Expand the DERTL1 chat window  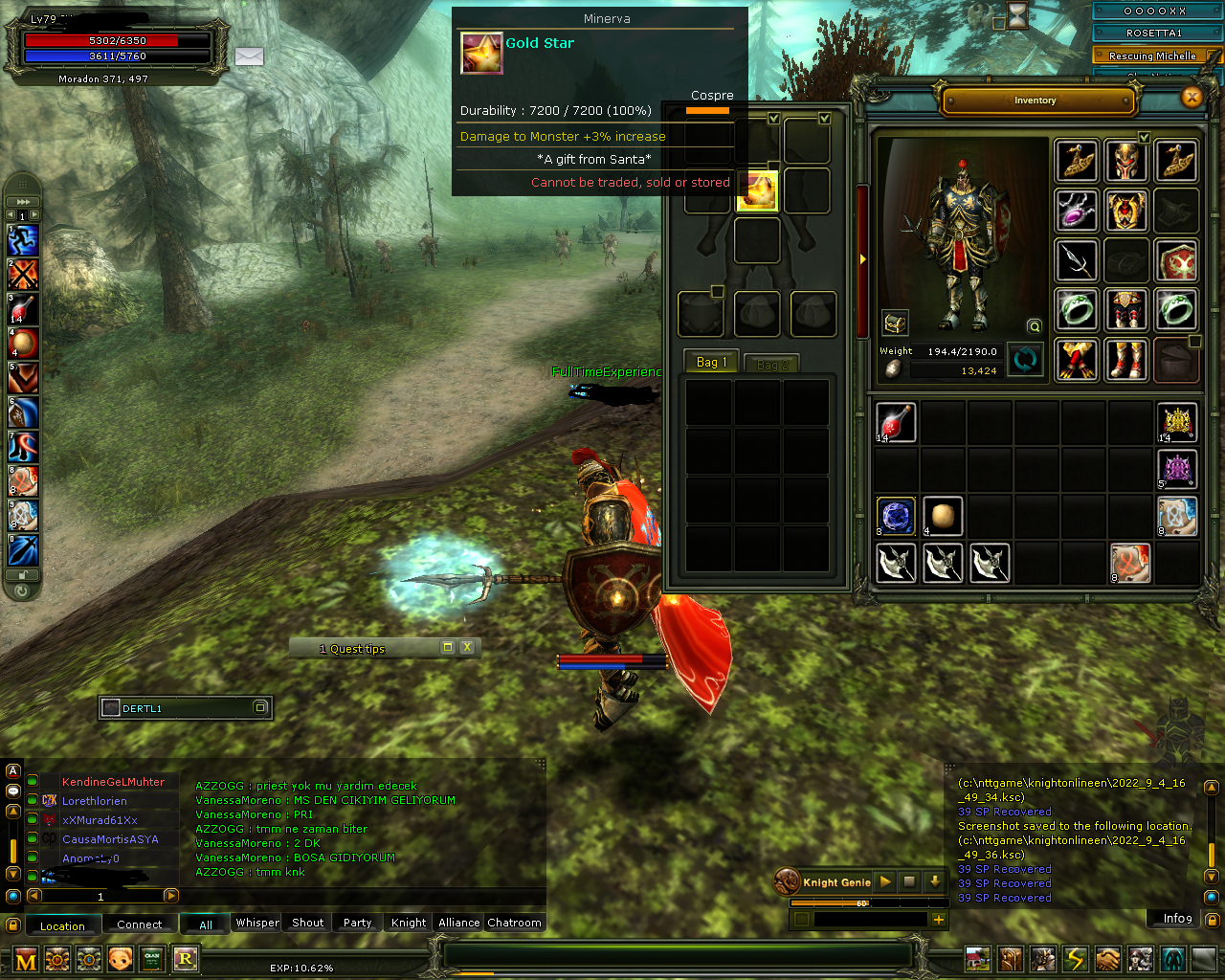259,707
